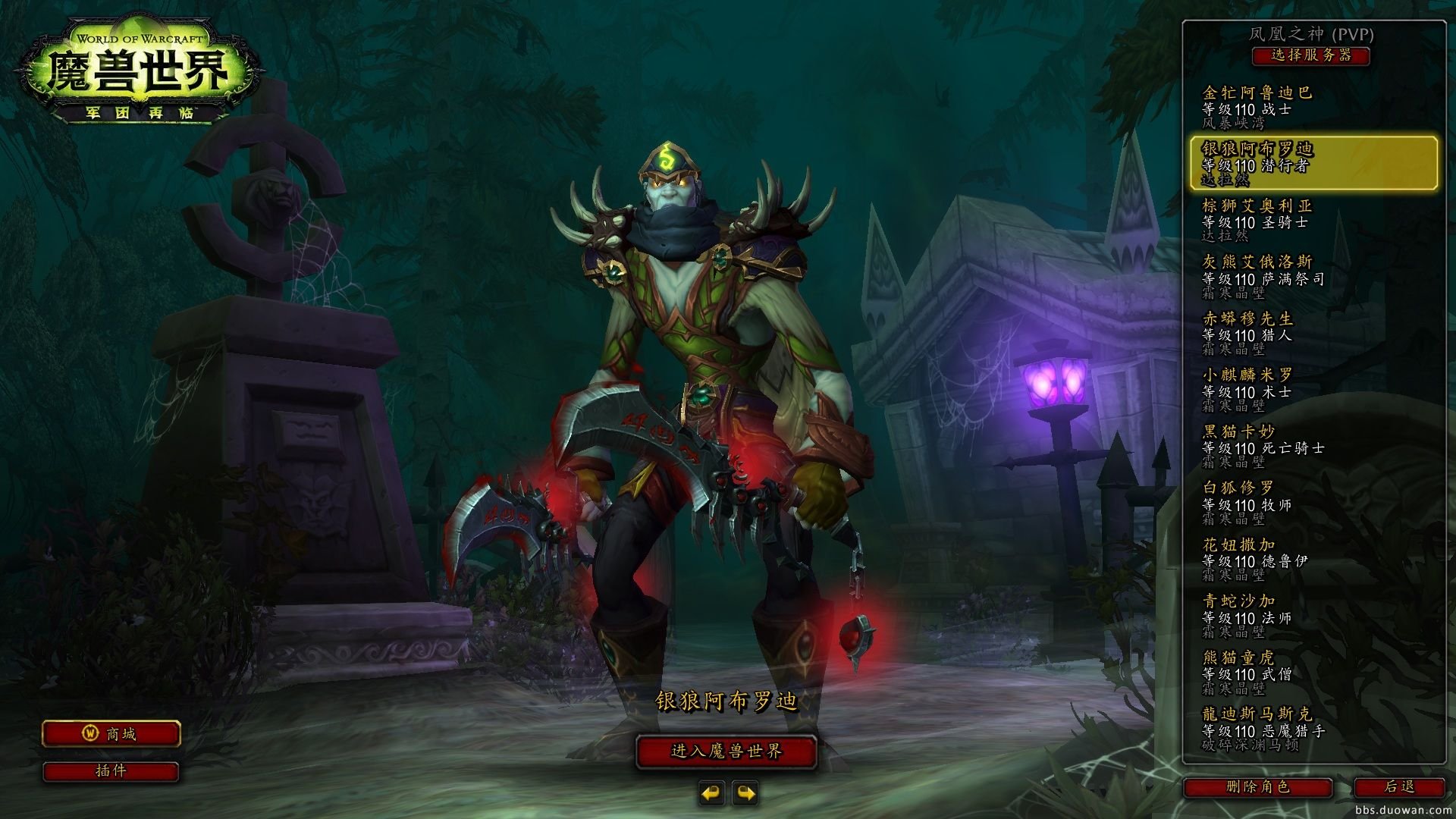Rotate character with the right arrow
The image size is (1456, 819).
[x=745, y=793]
